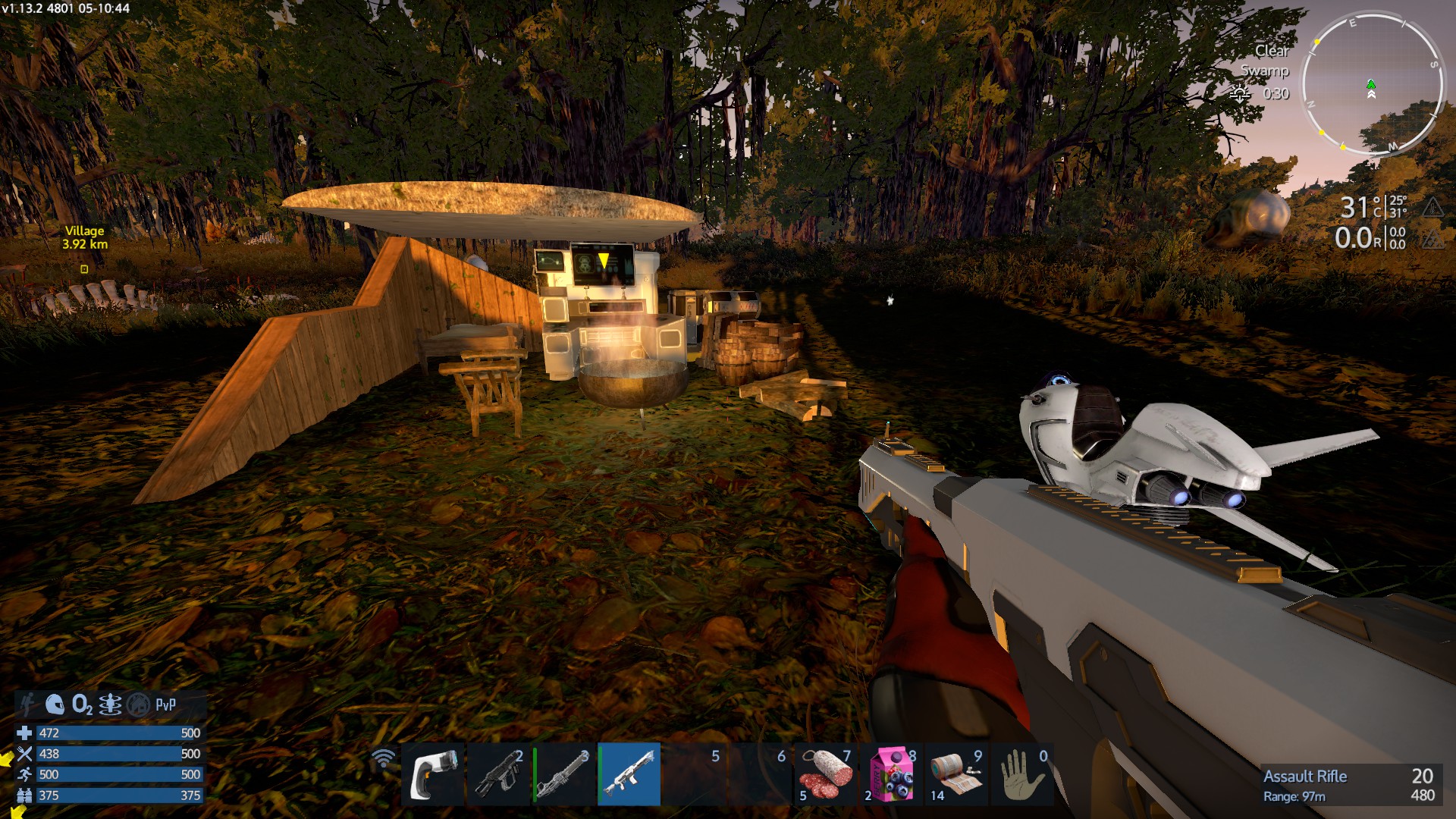This screenshot has height=819, width=1456.
Task: Select the berry juice carton slot
Action: 891,774
